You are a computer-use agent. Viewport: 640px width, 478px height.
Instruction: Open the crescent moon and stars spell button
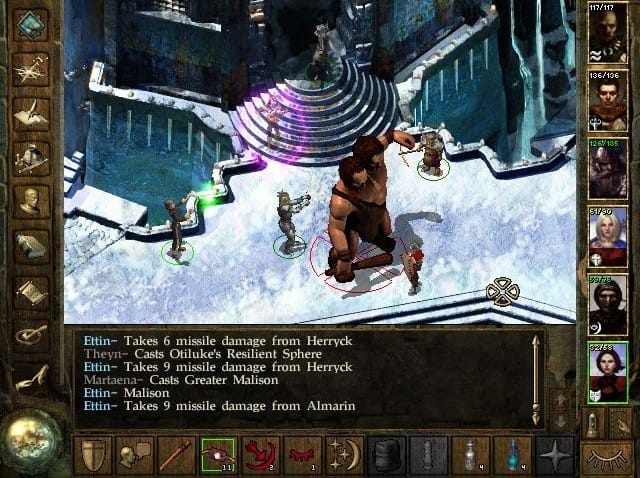pos(345,456)
